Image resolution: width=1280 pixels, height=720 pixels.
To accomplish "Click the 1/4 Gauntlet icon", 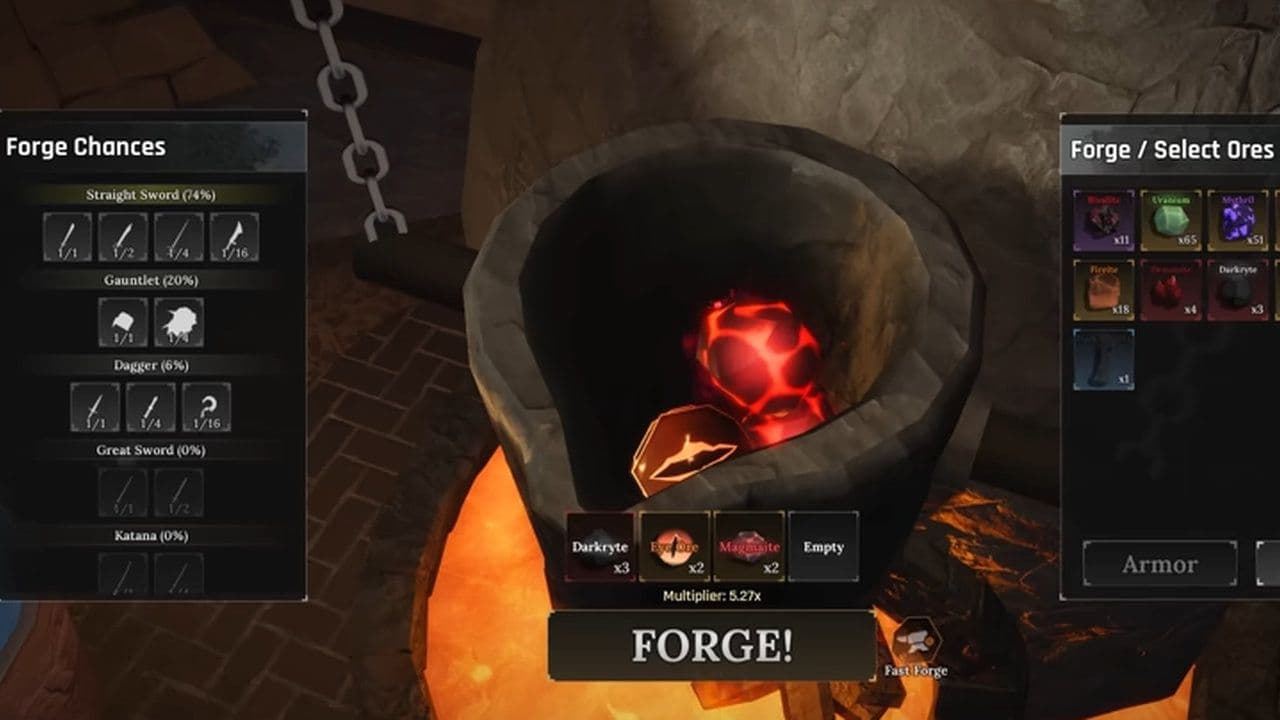I will [178, 322].
